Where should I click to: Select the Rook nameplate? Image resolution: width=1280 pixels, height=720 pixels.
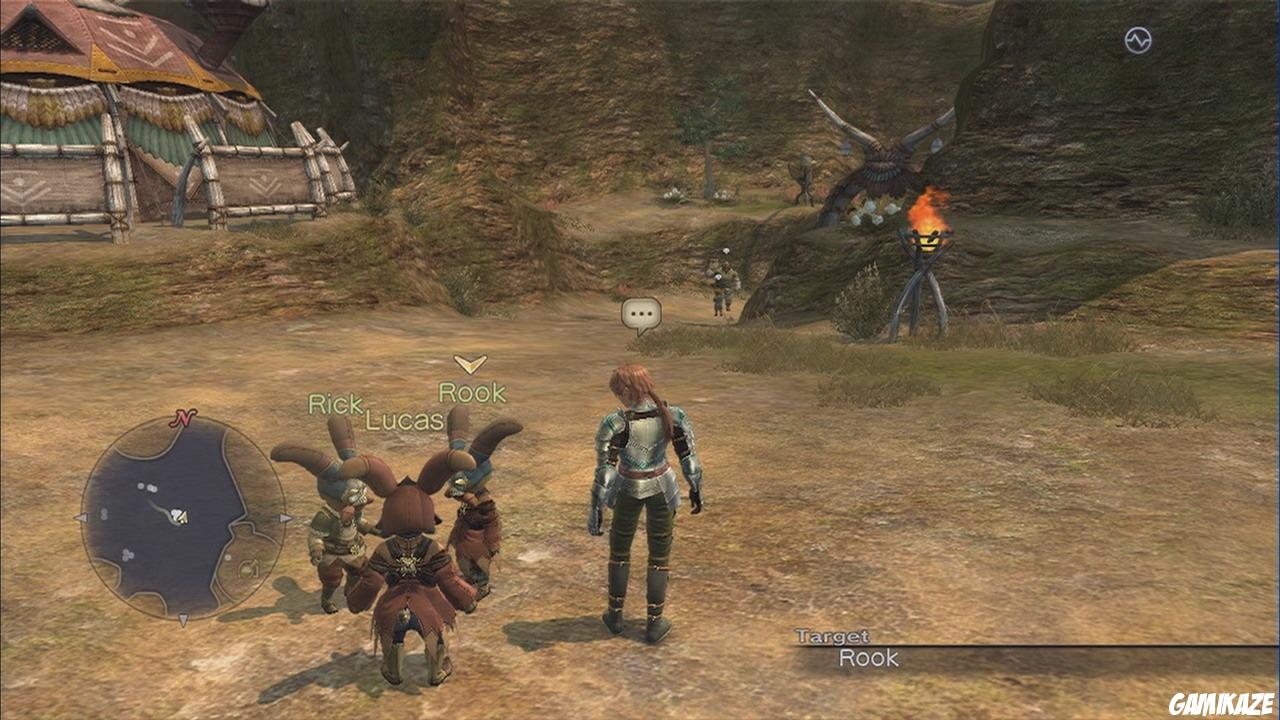(x=472, y=393)
